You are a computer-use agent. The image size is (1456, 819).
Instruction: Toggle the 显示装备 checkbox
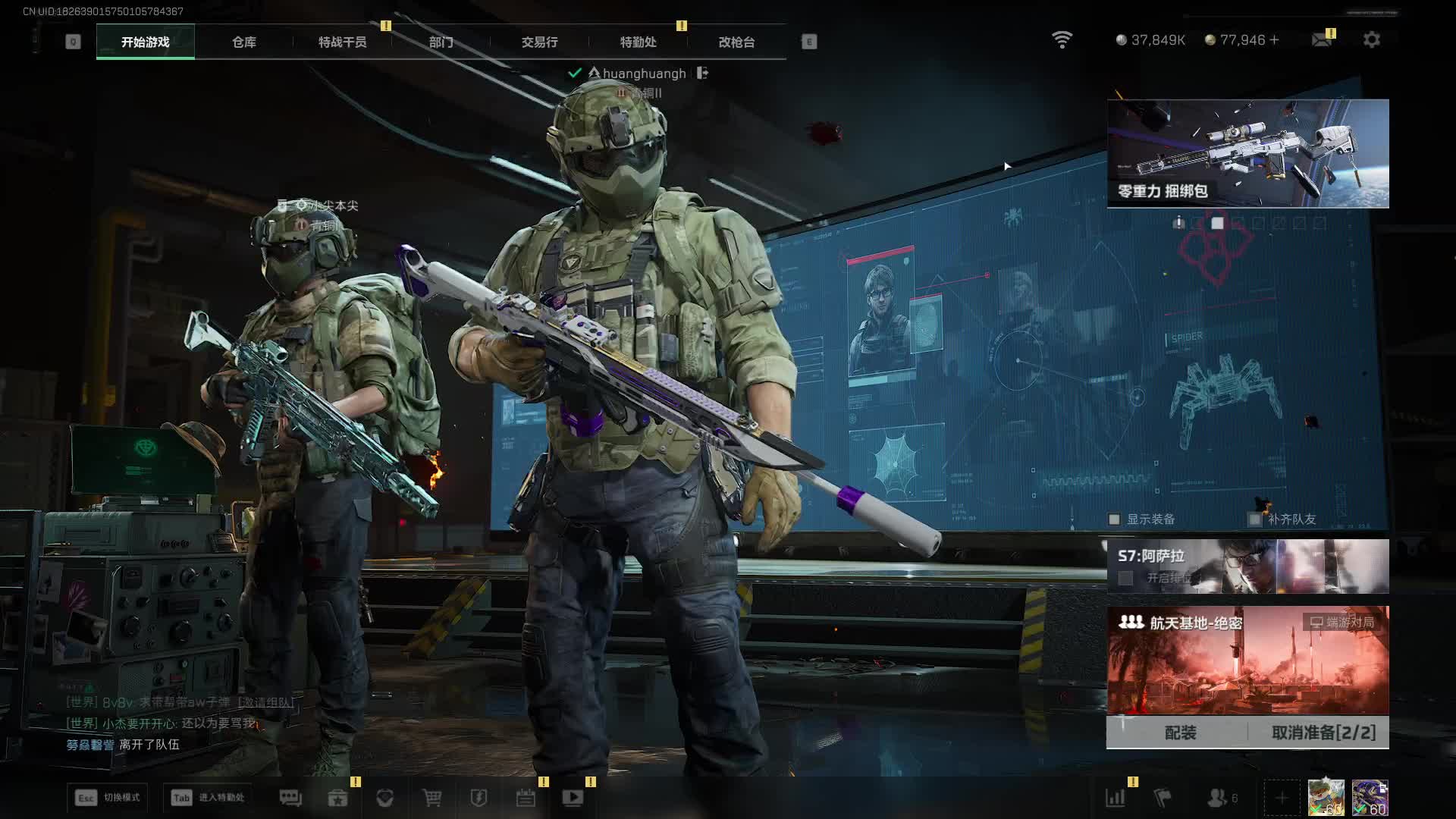pyautogui.click(x=1114, y=519)
